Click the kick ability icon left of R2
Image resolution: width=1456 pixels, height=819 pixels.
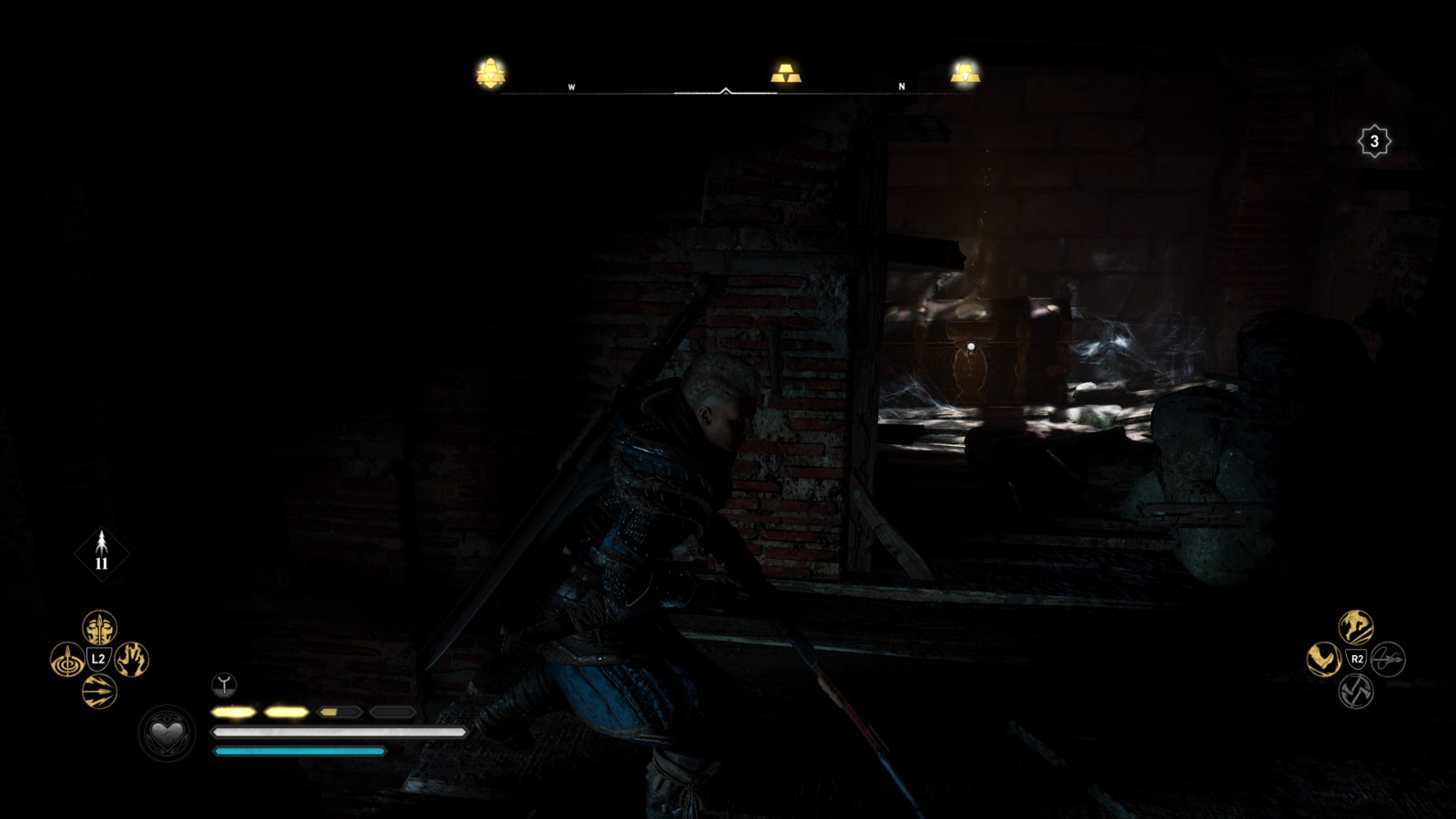tap(1323, 659)
